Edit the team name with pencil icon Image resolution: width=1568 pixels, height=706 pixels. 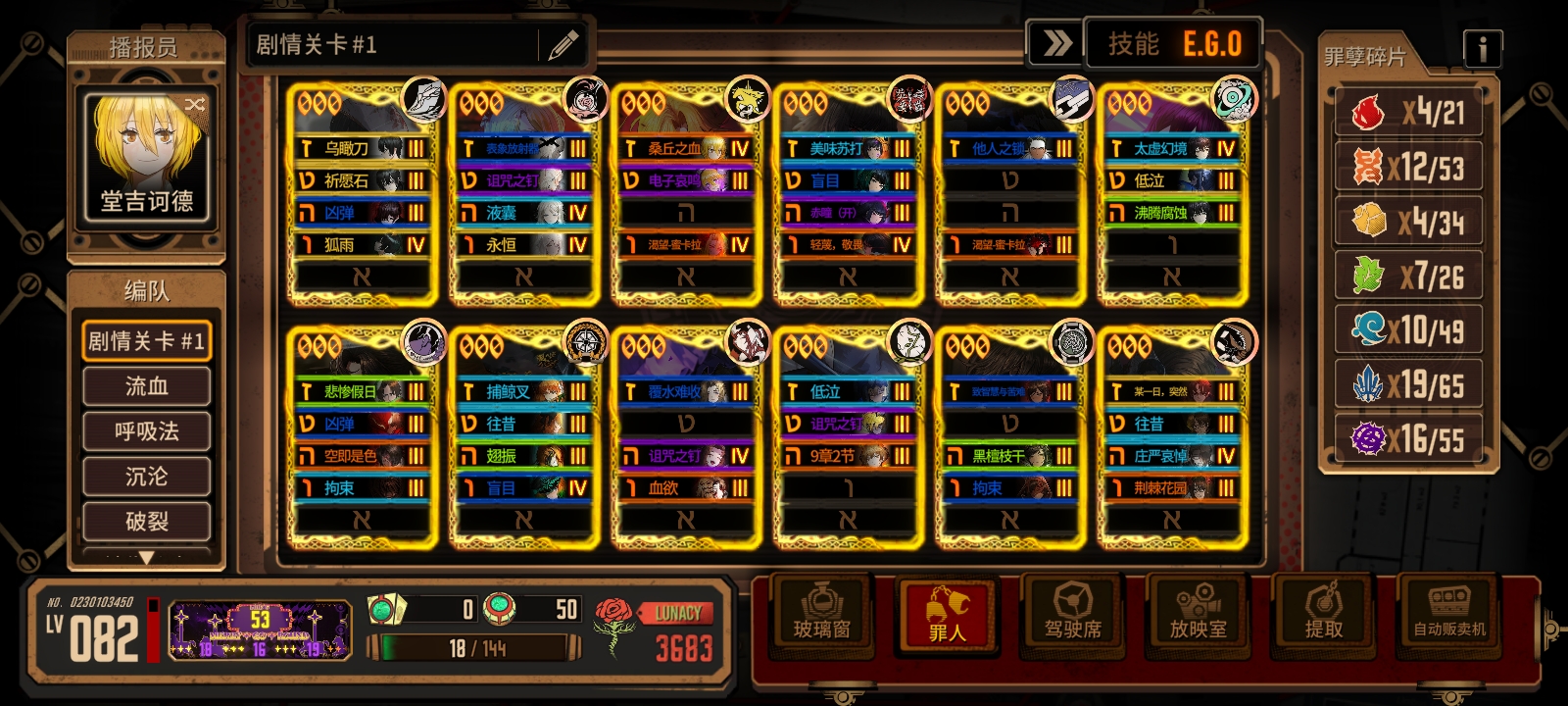563,45
